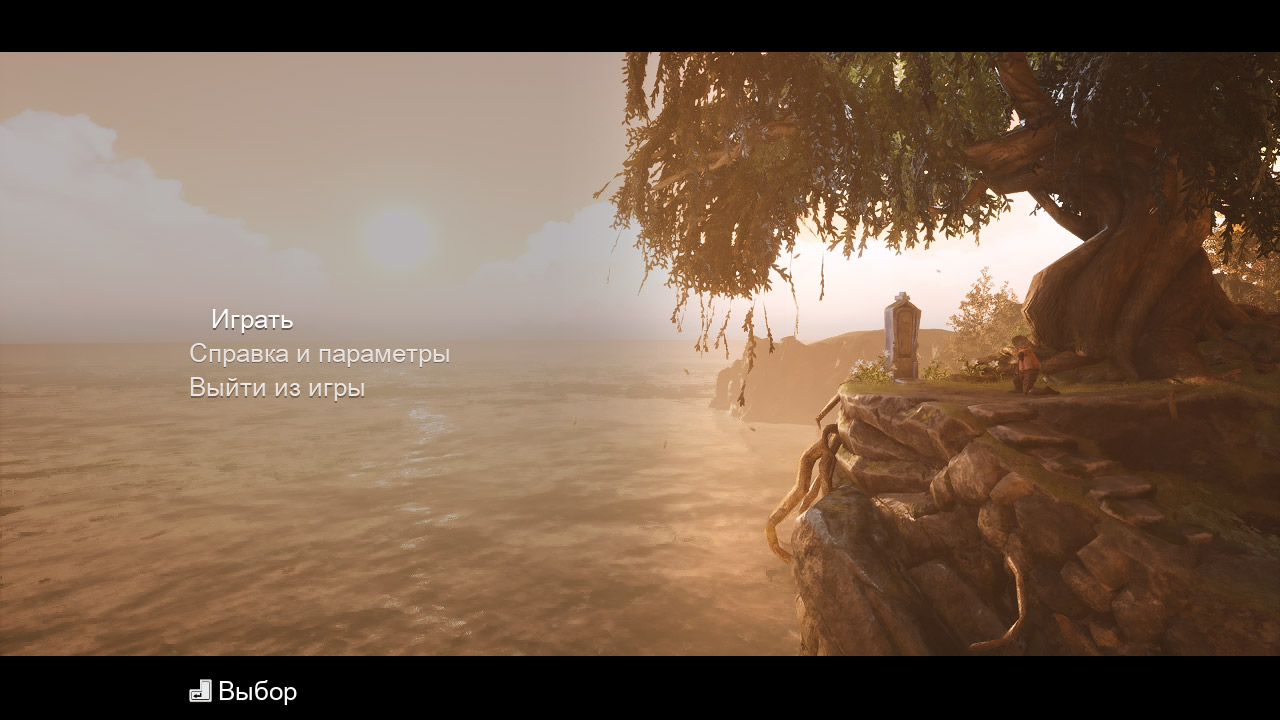Click the Выбор prompt label

[258, 690]
